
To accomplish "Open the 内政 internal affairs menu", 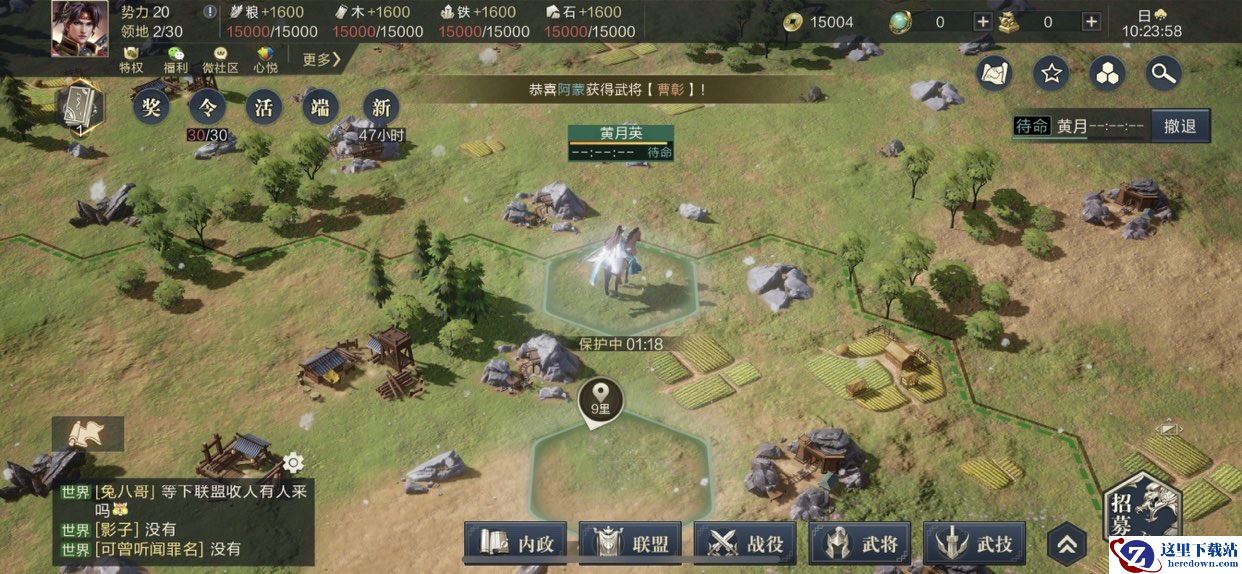I will 516,544.
